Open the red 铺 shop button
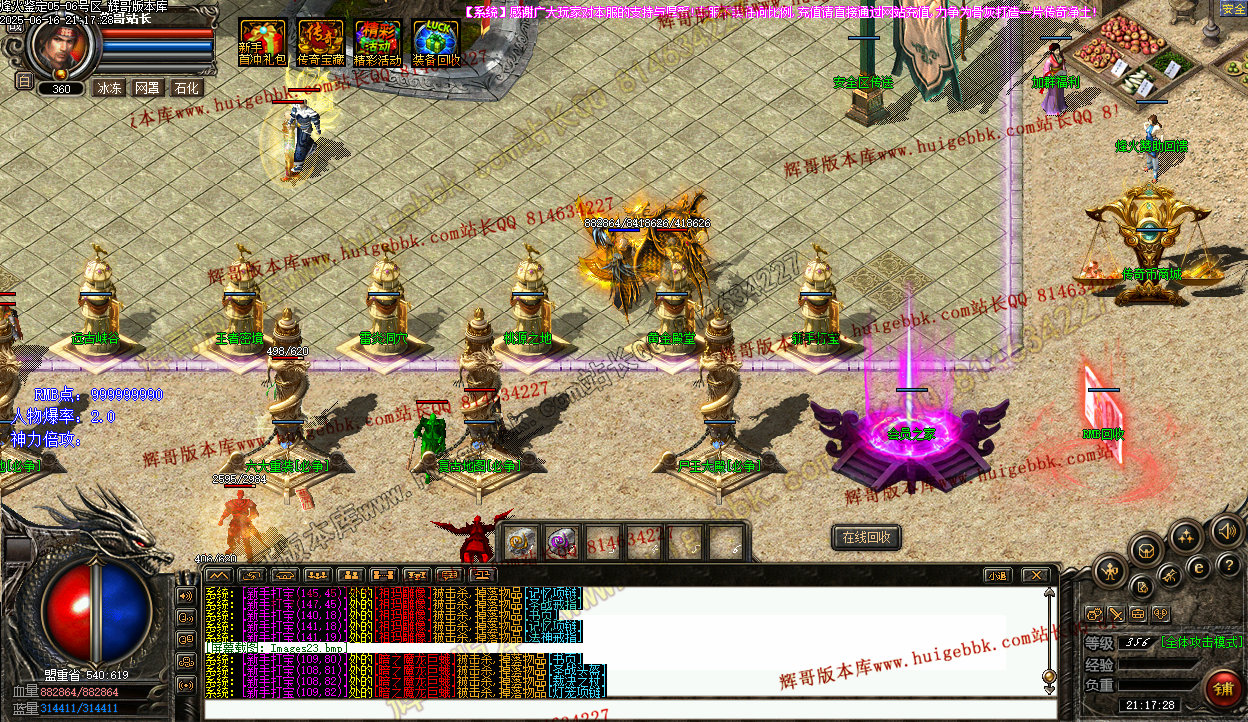 tap(1222, 687)
